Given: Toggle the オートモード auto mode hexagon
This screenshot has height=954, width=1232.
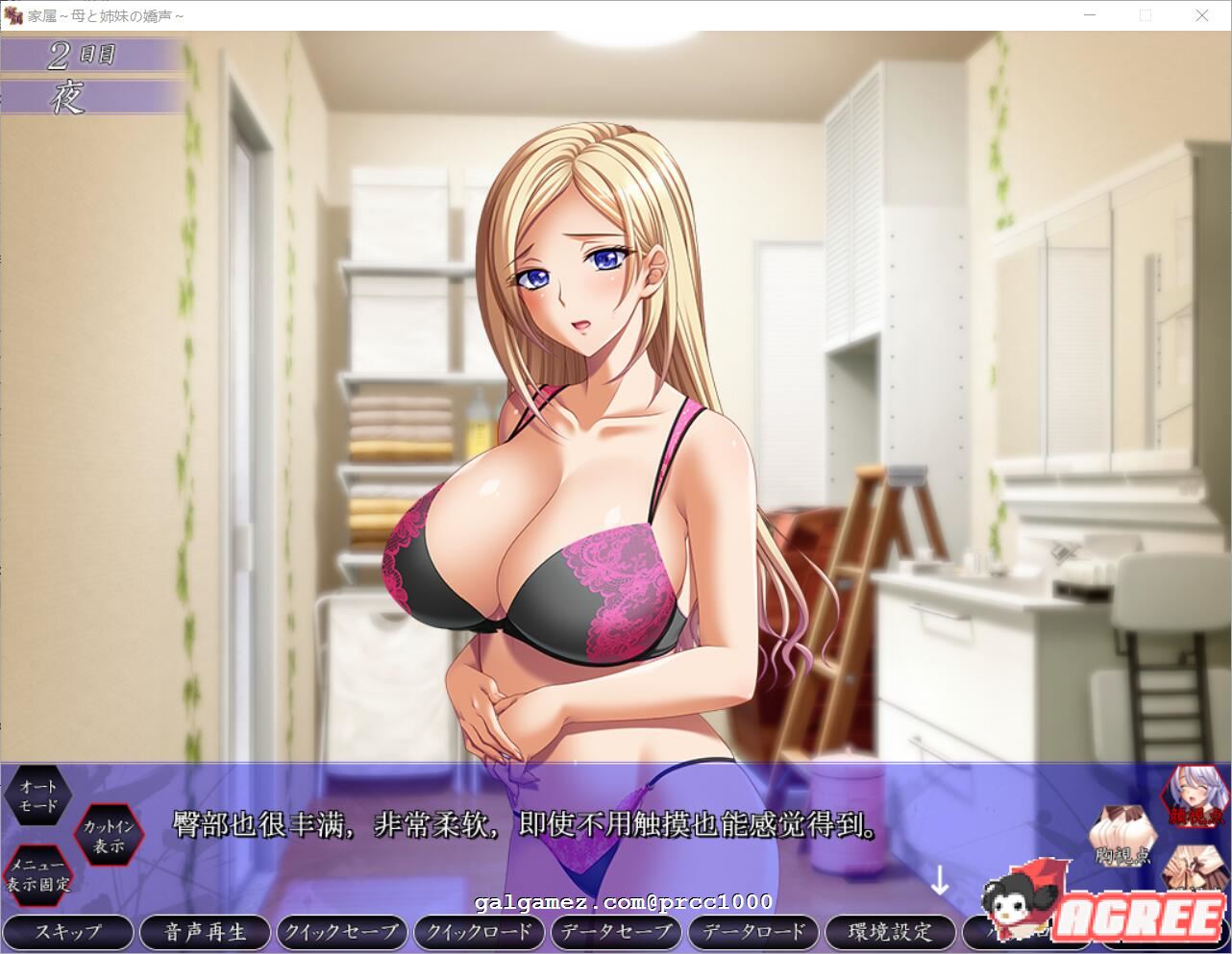Looking at the screenshot, I should click(x=38, y=796).
